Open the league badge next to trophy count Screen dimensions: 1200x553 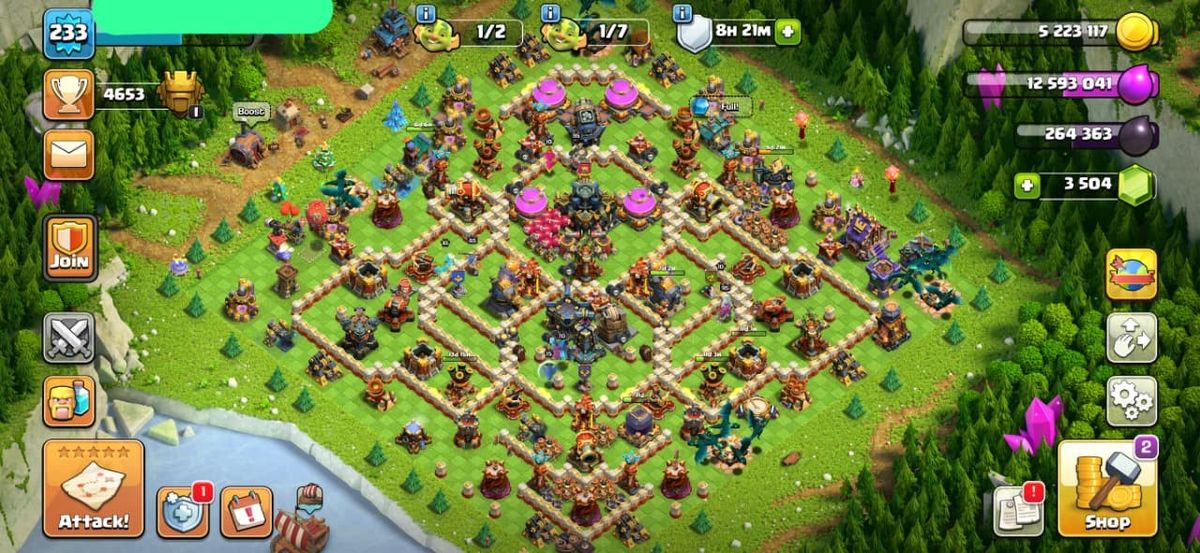[x=181, y=95]
